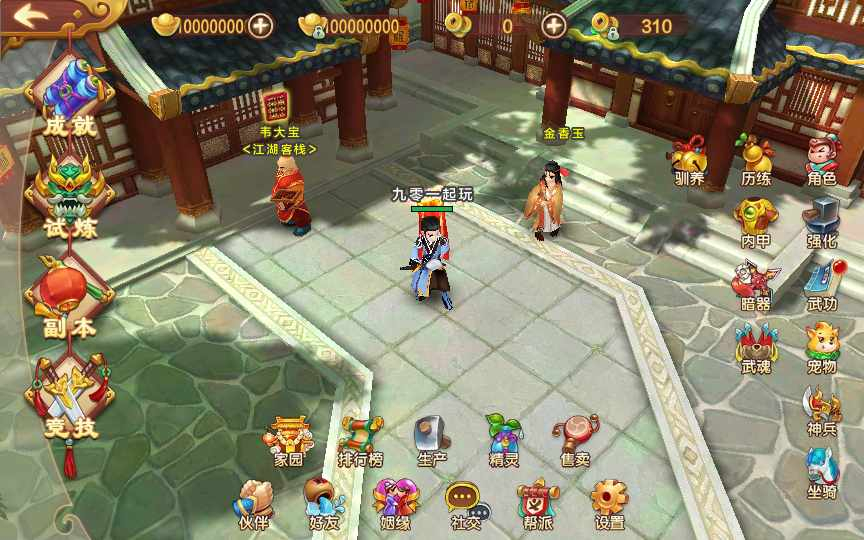
Task: Open the 生产 production icon
Action: coord(432,440)
